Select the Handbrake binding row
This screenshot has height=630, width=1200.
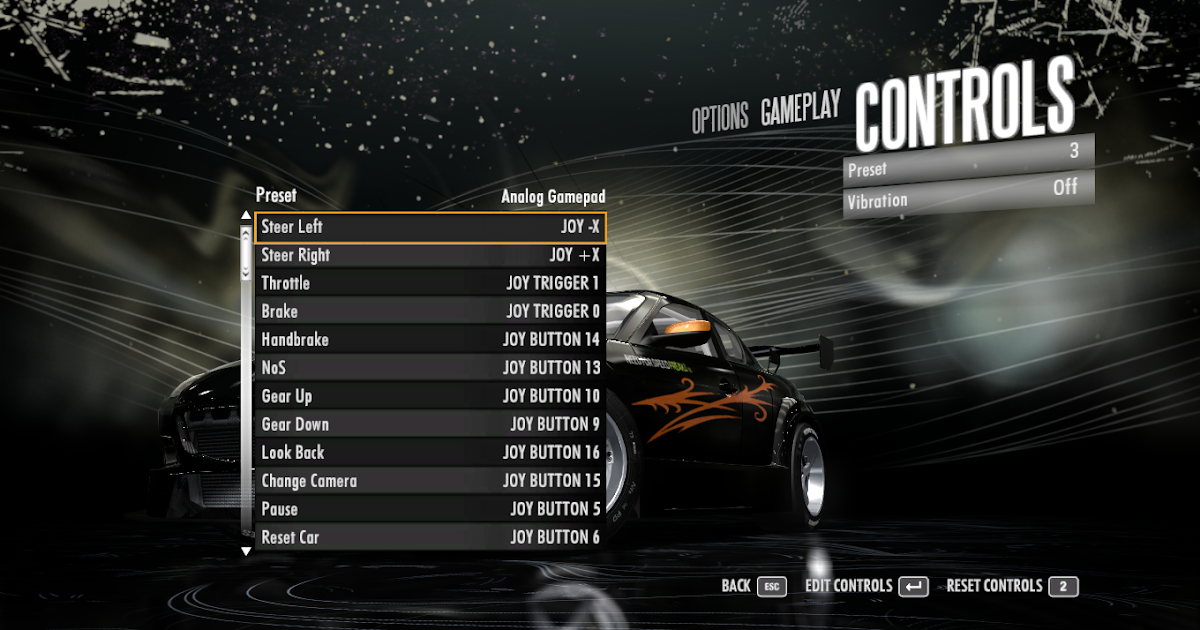point(430,340)
